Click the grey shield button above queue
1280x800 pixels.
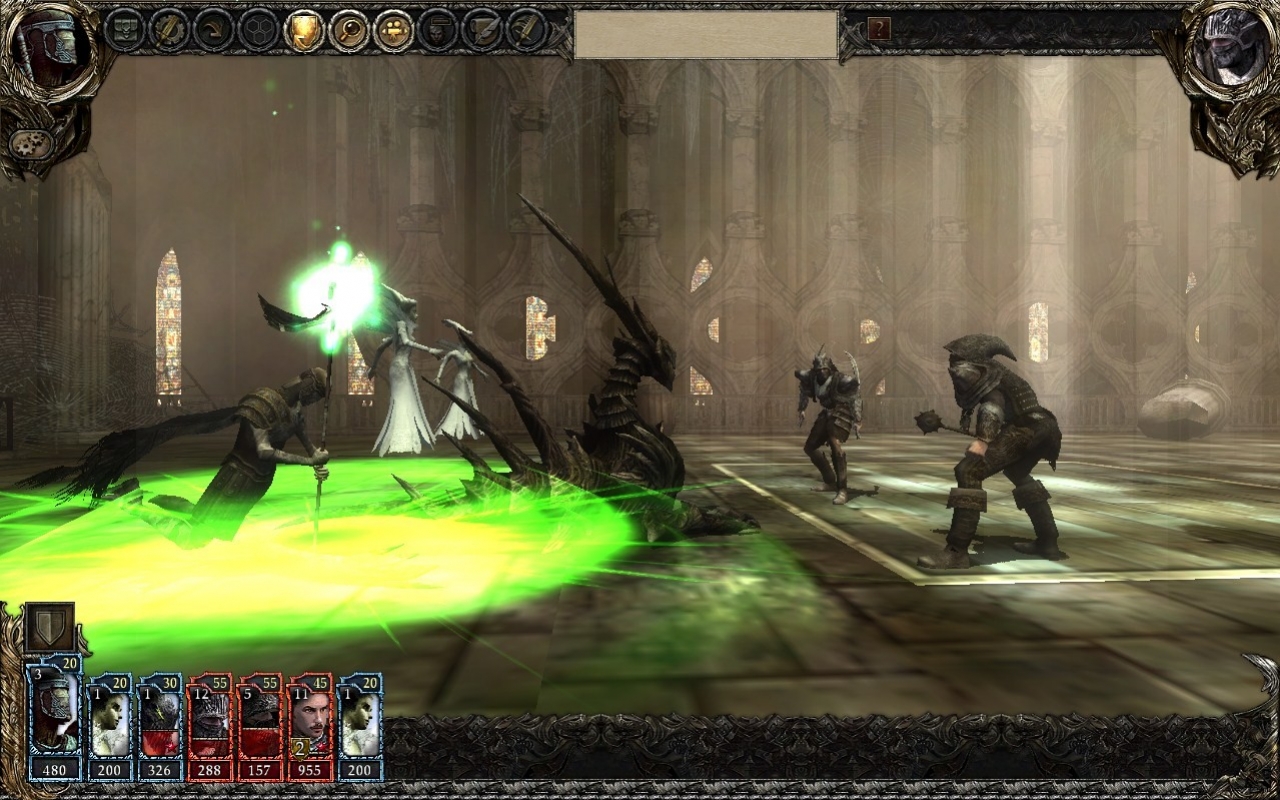click(x=49, y=626)
